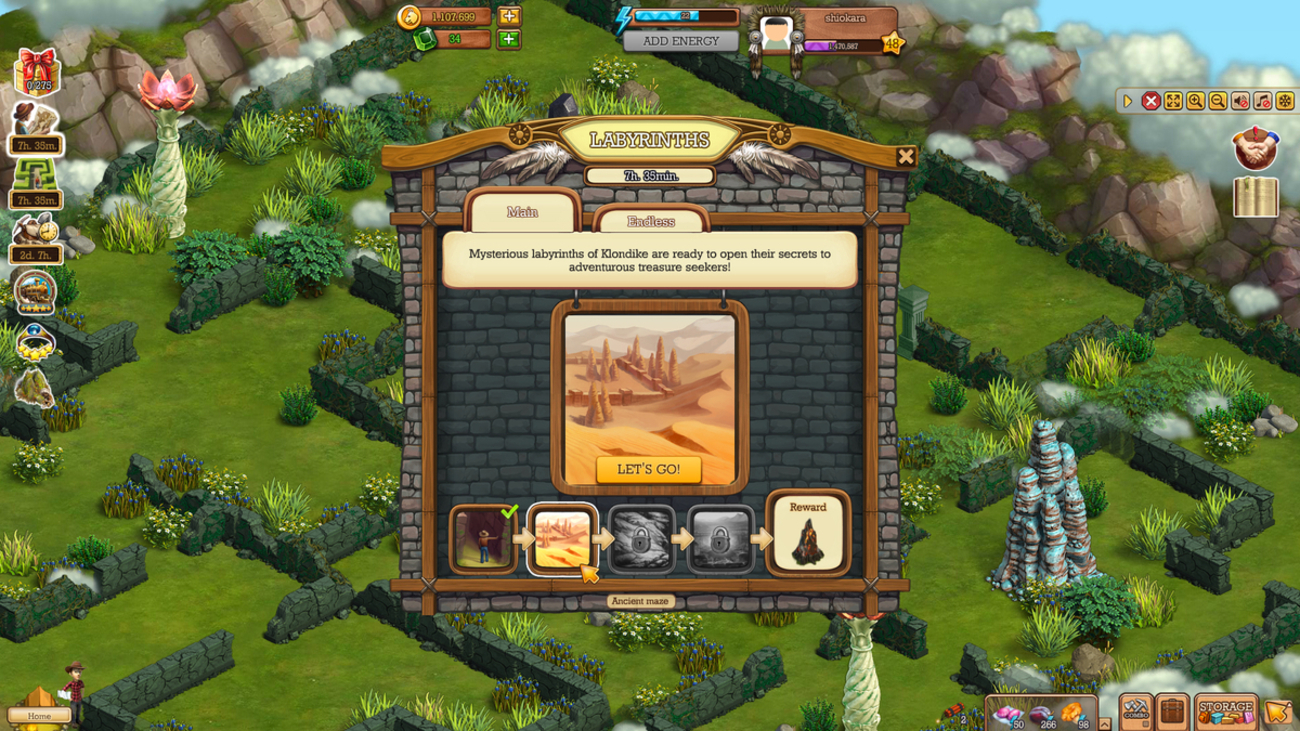The image size is (1300, 731).
Task: Toggle the music note button
Action: pyautogui.click(x=1262, y=101)
